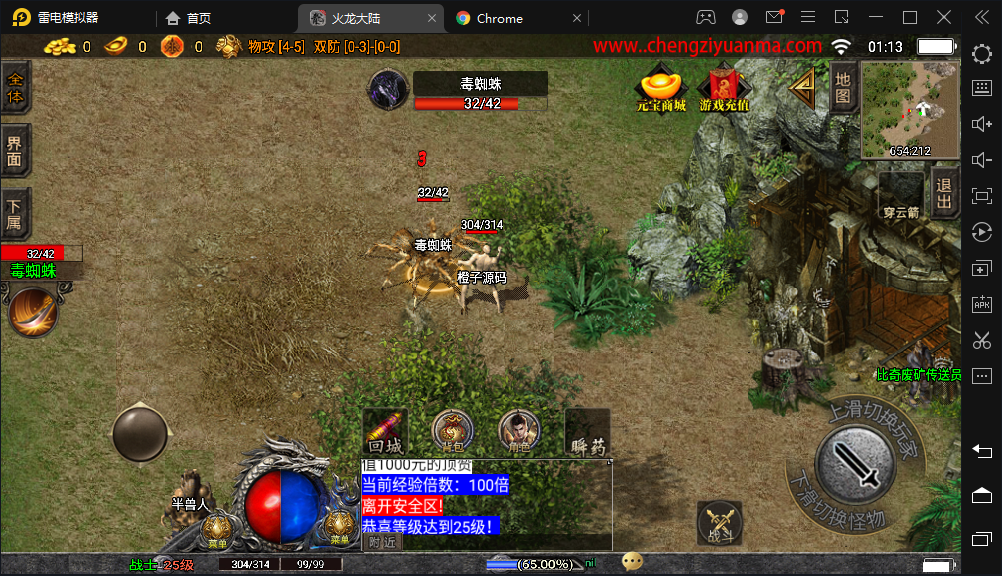Switch chat to the 附近 nearby tab
Screen dimensions: 1002x576
[x=381, y=542]
